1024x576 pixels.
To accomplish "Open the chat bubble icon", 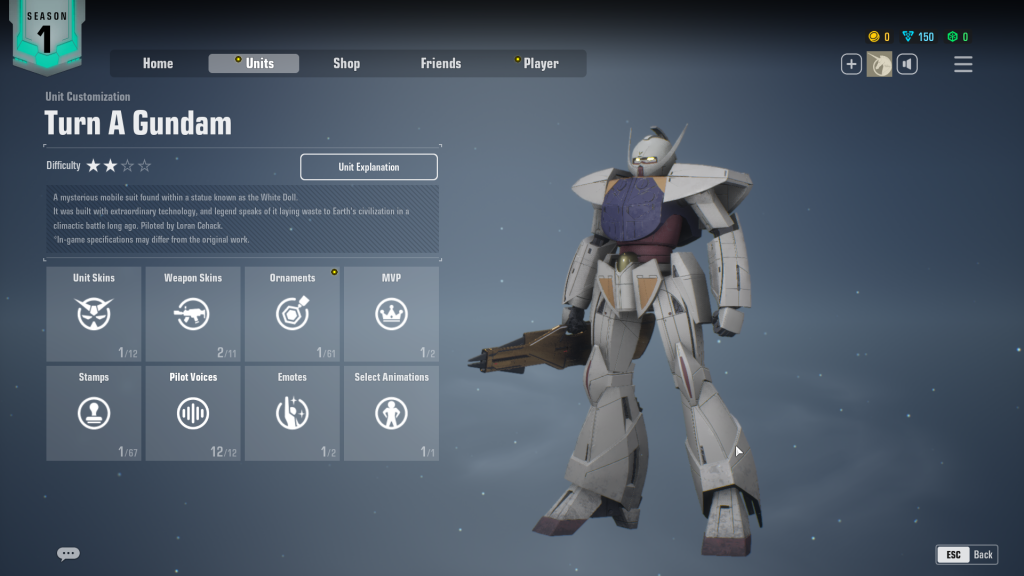I will (x=68, y=553).
